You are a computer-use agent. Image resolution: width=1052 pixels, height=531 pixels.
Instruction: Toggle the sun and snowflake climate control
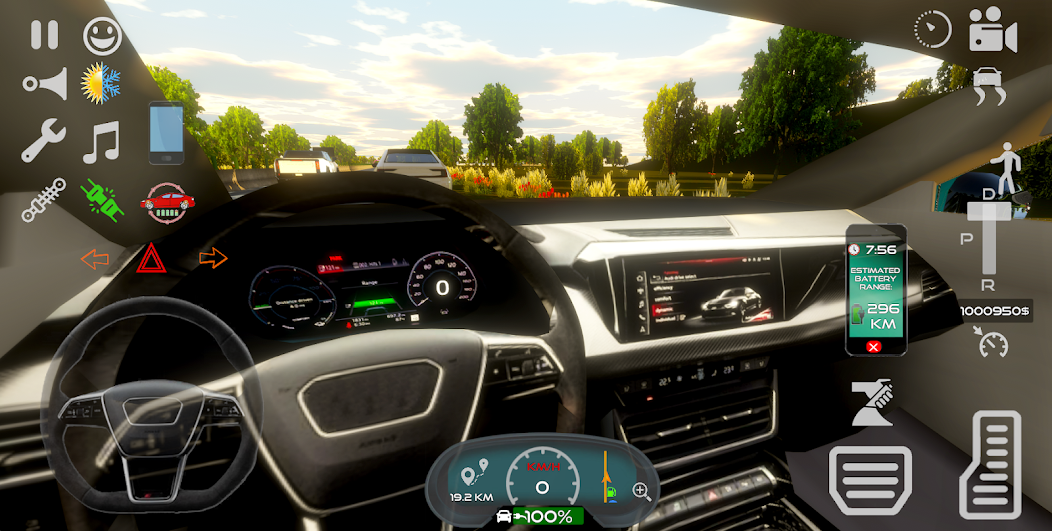pyautogui.click(x=101, y=83)
